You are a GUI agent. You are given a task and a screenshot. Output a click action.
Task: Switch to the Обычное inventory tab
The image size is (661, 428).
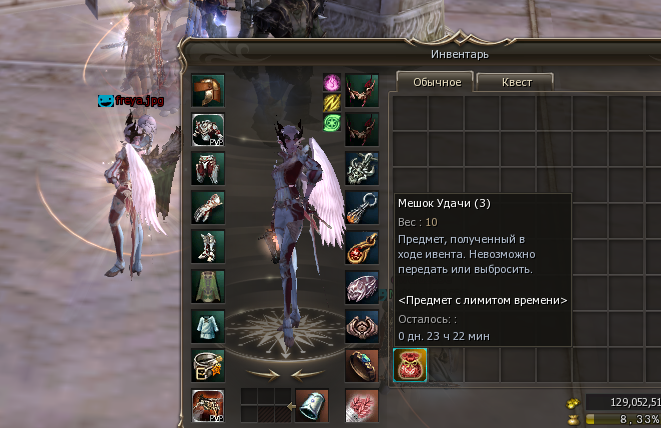pos(436,82)
